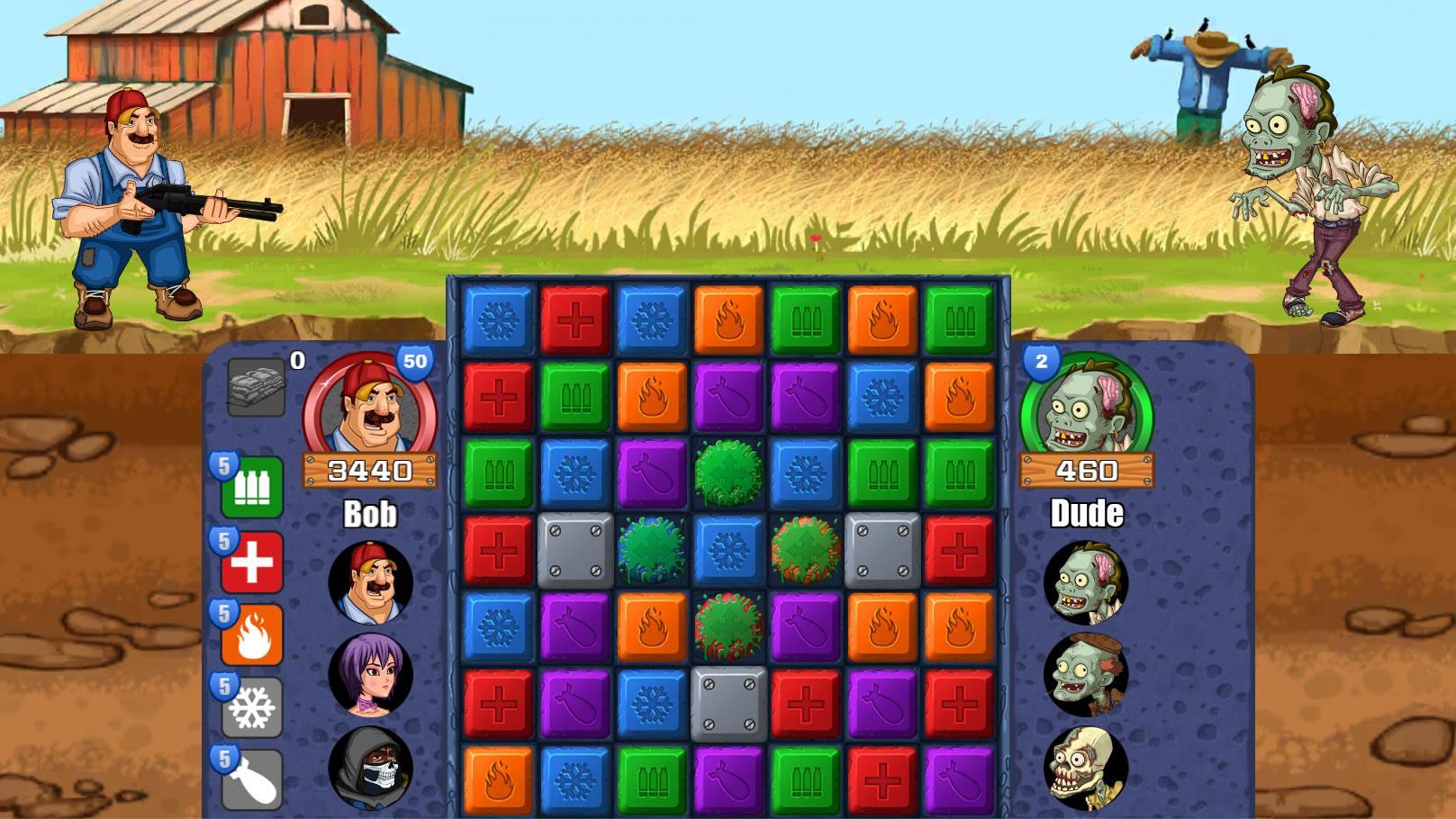Click the Dude name label
Image resolution: width=1456 pixels, height=819 pixels.
click(x=1086, y=515)
